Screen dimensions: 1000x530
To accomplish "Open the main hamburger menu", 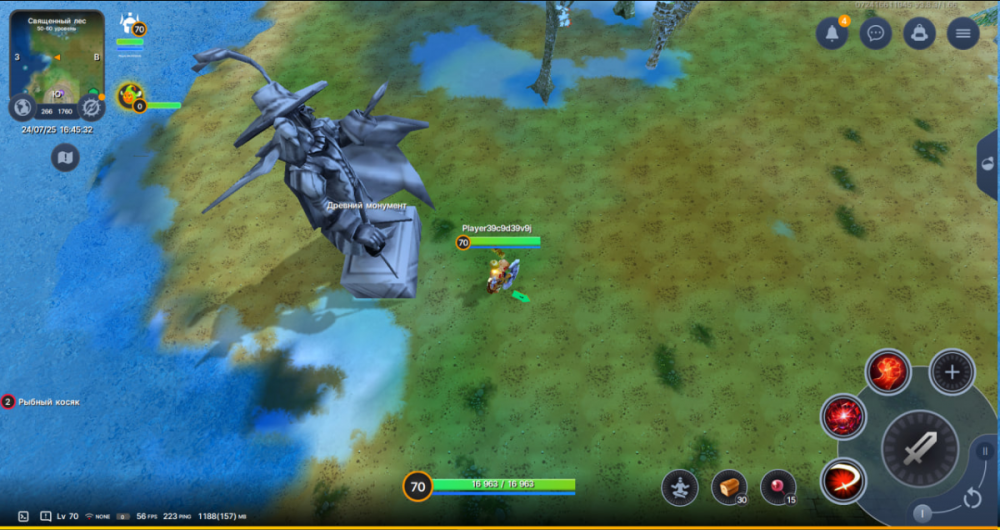I will (963, 33).
